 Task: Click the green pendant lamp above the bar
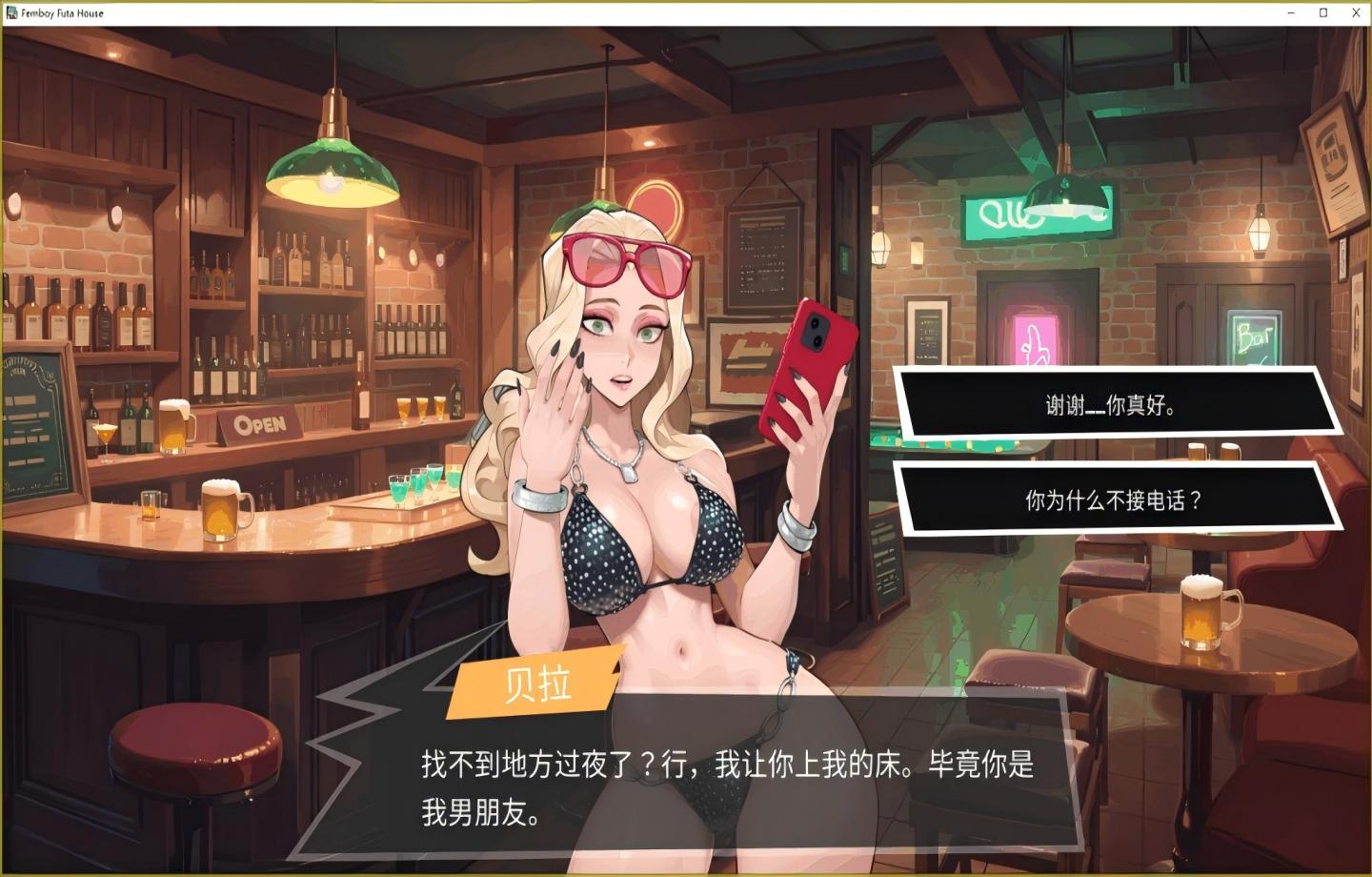(332, 172)
